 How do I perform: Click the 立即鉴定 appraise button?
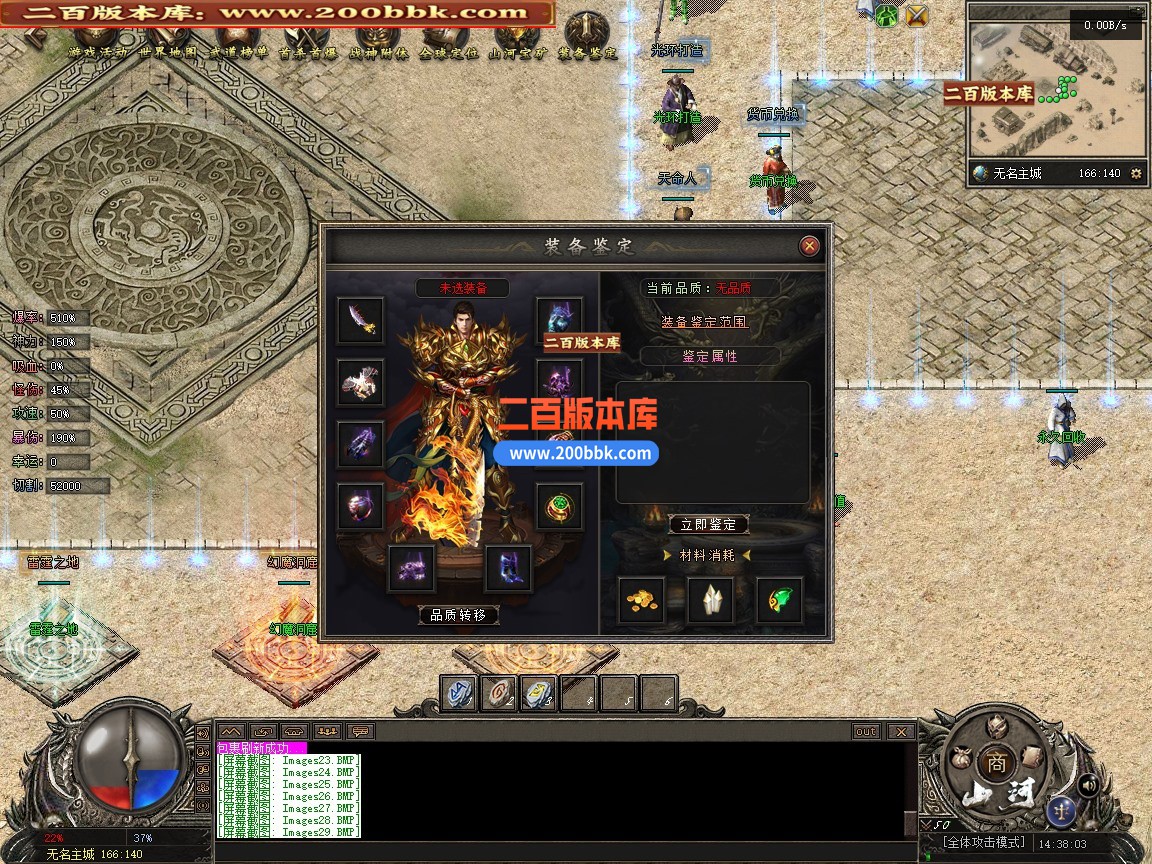708,525
